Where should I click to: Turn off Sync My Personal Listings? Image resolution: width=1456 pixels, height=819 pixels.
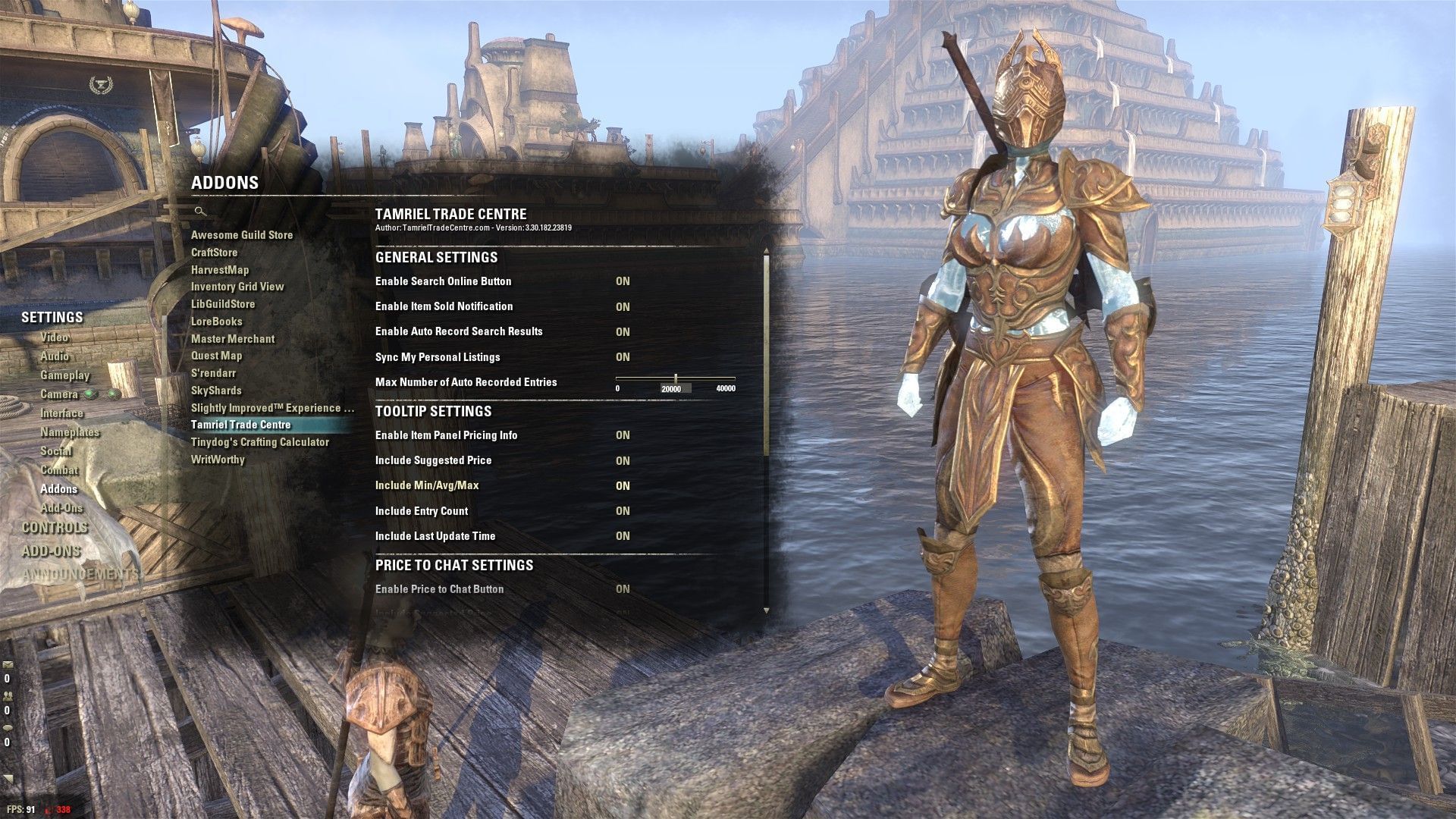(x=623, y=356)
